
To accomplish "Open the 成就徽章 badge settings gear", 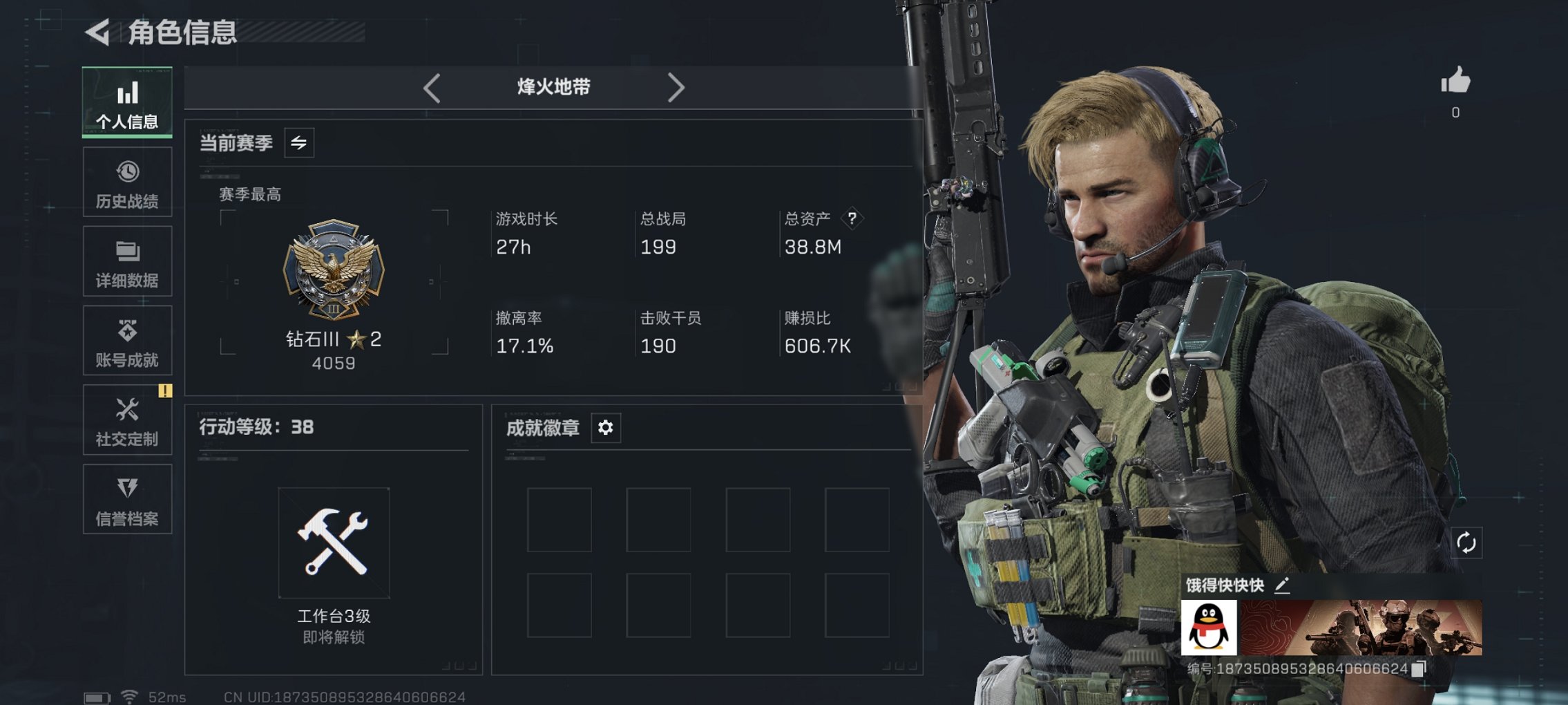I will 605,428.
